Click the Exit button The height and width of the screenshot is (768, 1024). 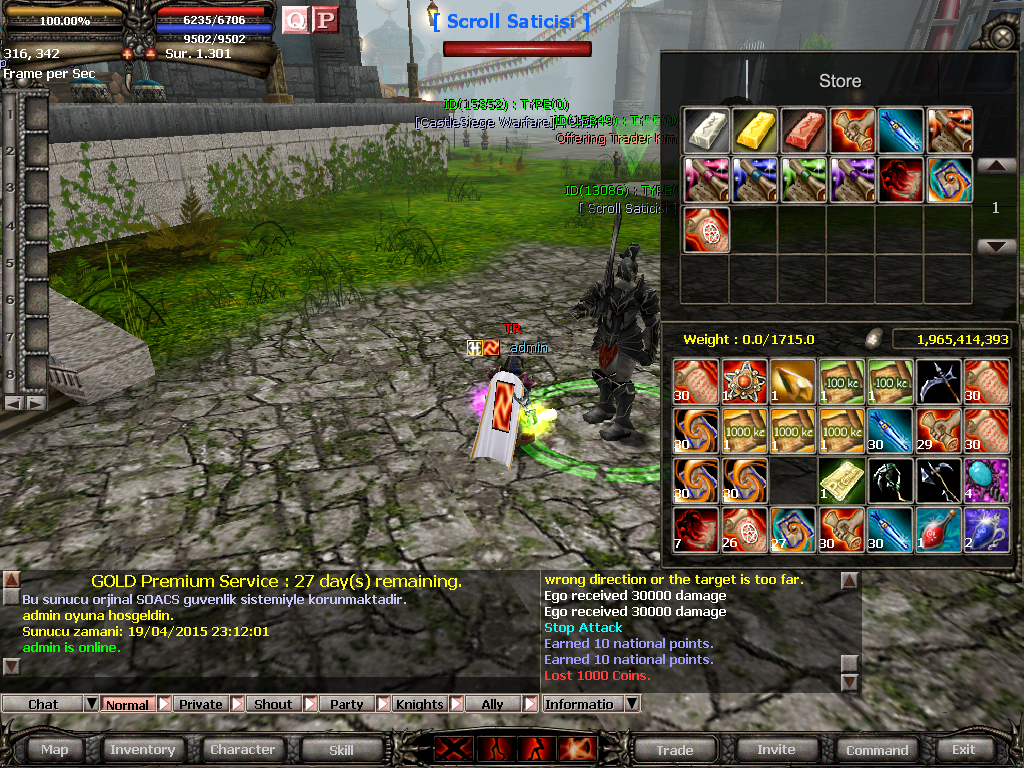[x=963, y=749]
